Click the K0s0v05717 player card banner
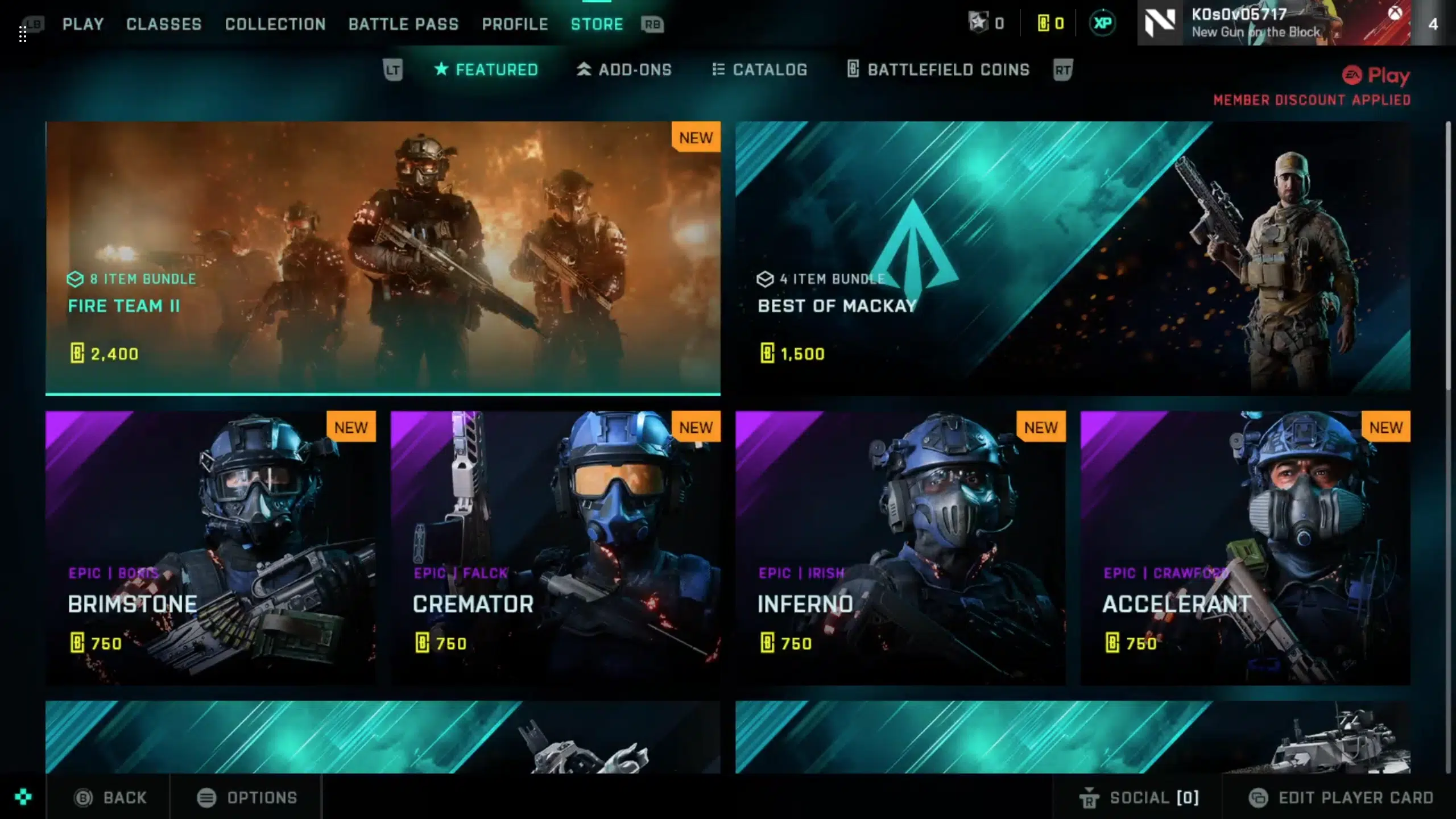1456x819 pixels. click(1274, 23)
